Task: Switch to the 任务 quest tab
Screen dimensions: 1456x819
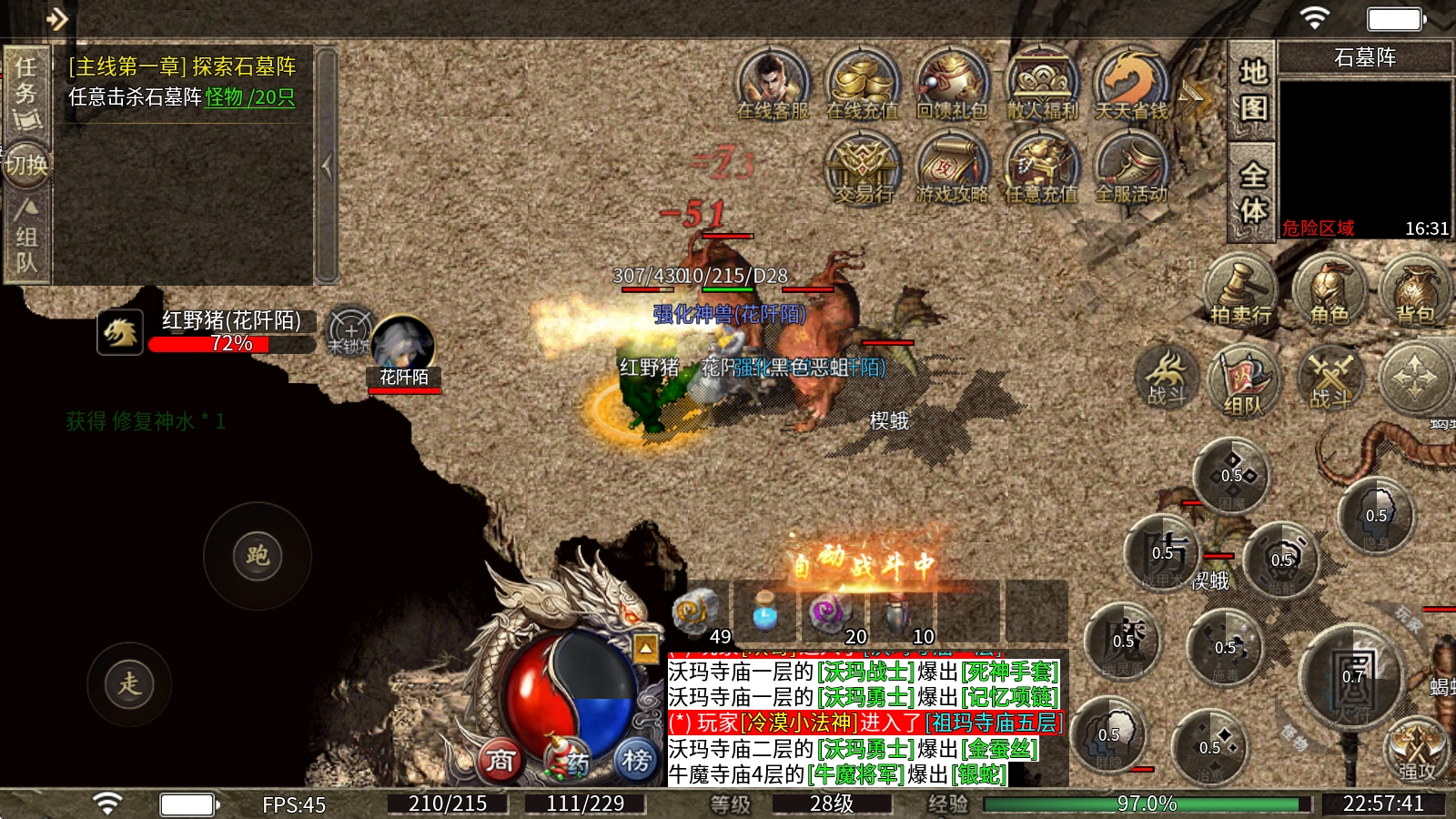Action: point(26,91)
